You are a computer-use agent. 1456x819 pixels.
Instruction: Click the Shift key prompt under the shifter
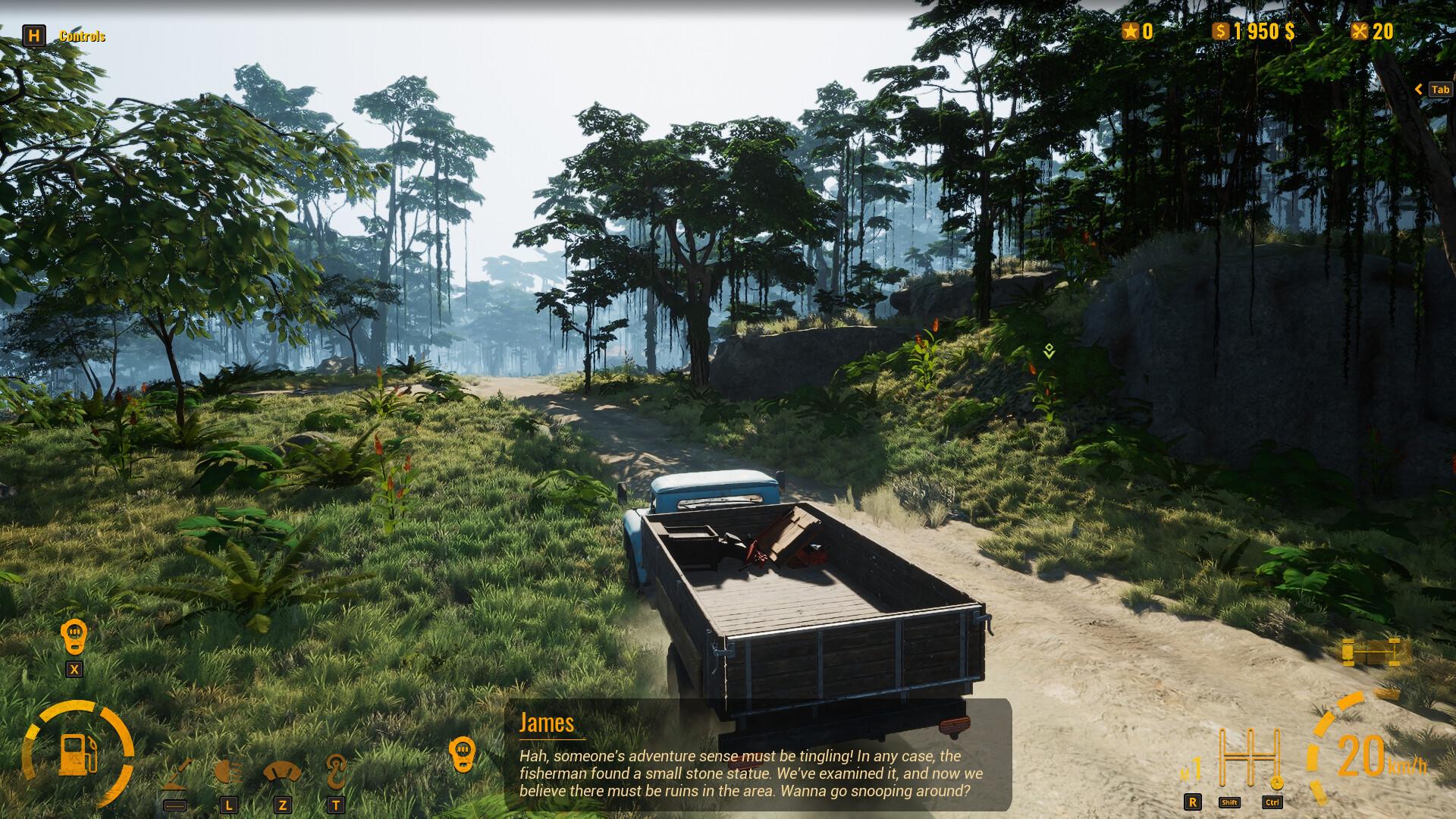pyautogui.click(x=1230, y=802)
